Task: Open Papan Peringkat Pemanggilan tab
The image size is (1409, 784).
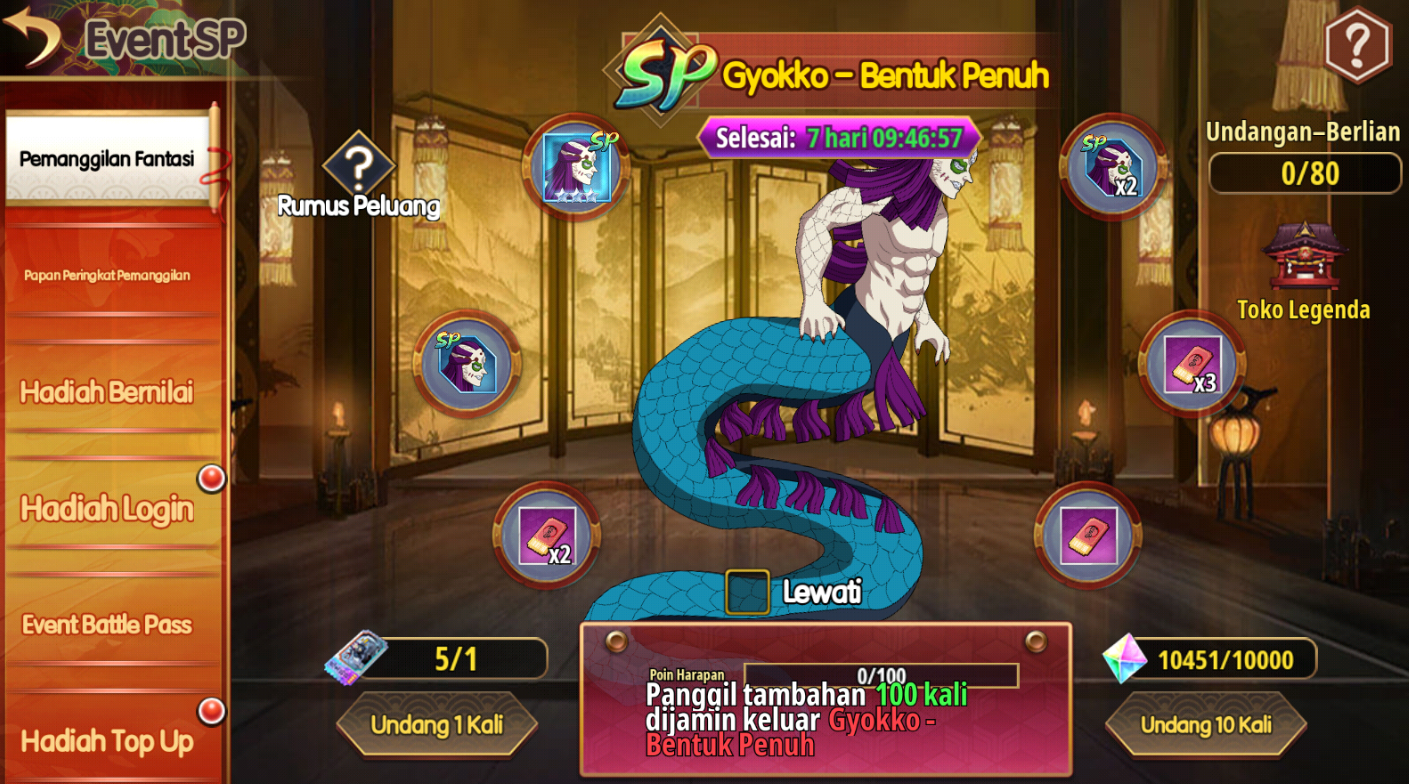Action: [108, 275]
